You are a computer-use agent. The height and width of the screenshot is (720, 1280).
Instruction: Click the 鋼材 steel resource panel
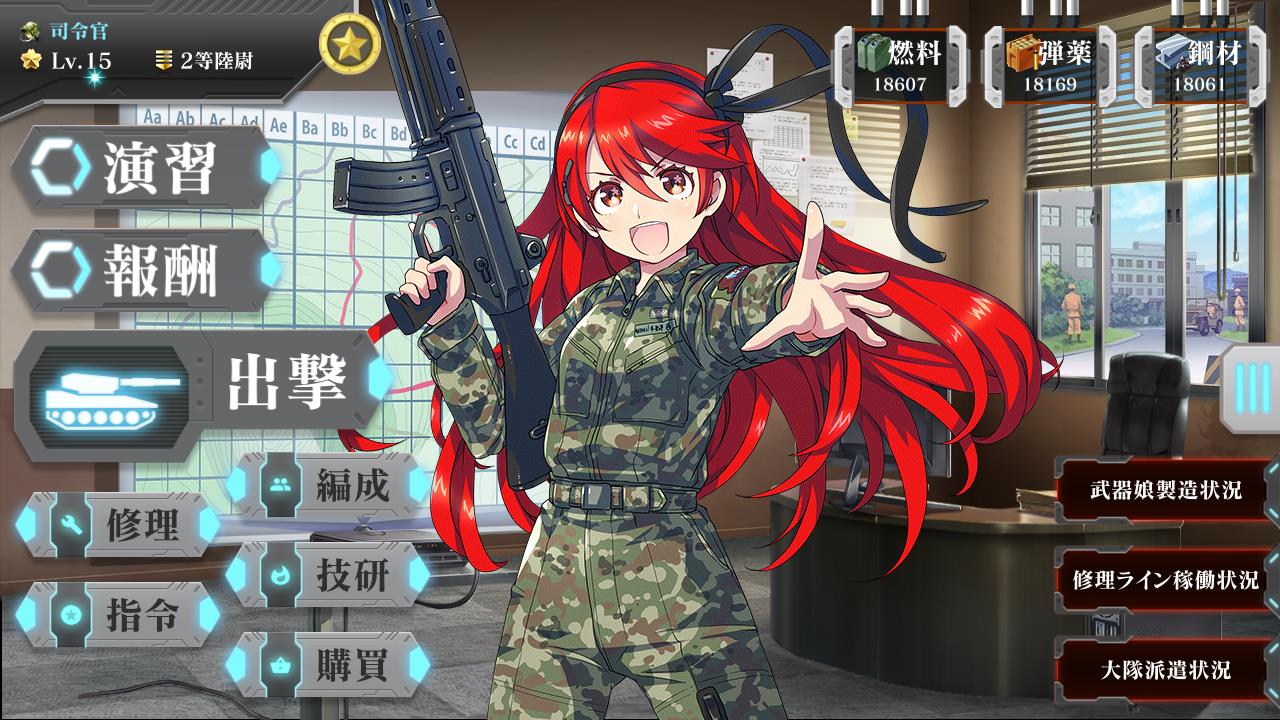pos(1200,65)
